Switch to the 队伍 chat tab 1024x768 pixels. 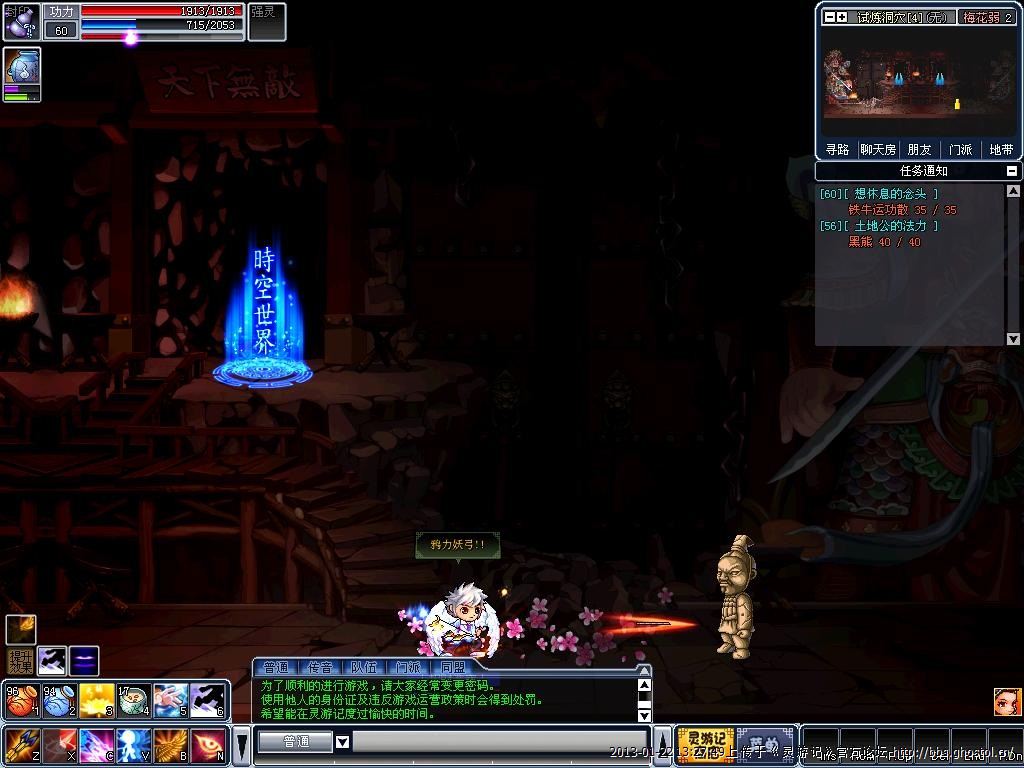tap(364, 667)
